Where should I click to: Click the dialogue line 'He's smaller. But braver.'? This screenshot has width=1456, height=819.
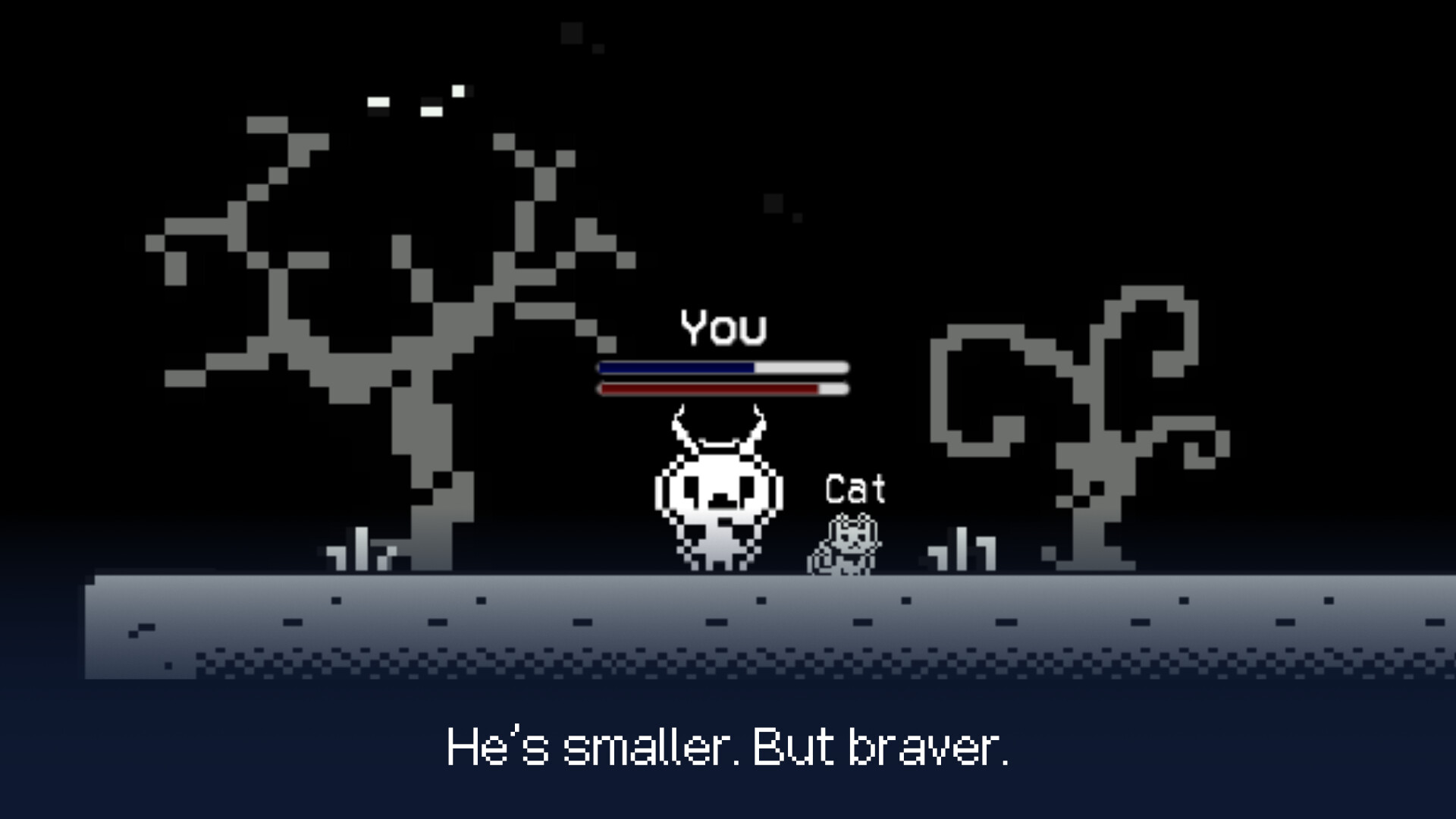pos(728,748)
